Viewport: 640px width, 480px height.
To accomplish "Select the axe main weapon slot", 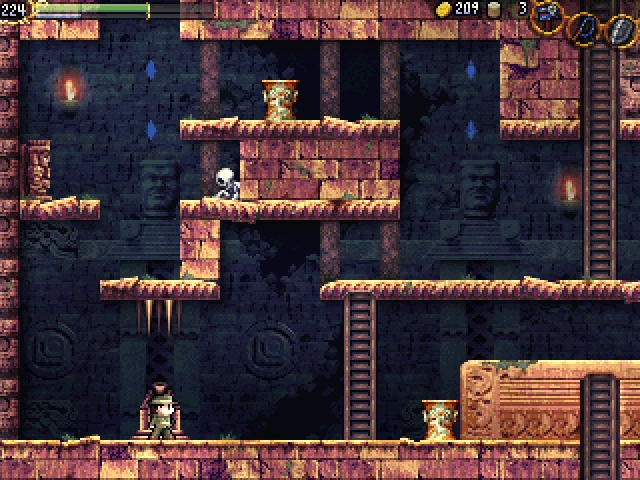I will click(547, 15).
